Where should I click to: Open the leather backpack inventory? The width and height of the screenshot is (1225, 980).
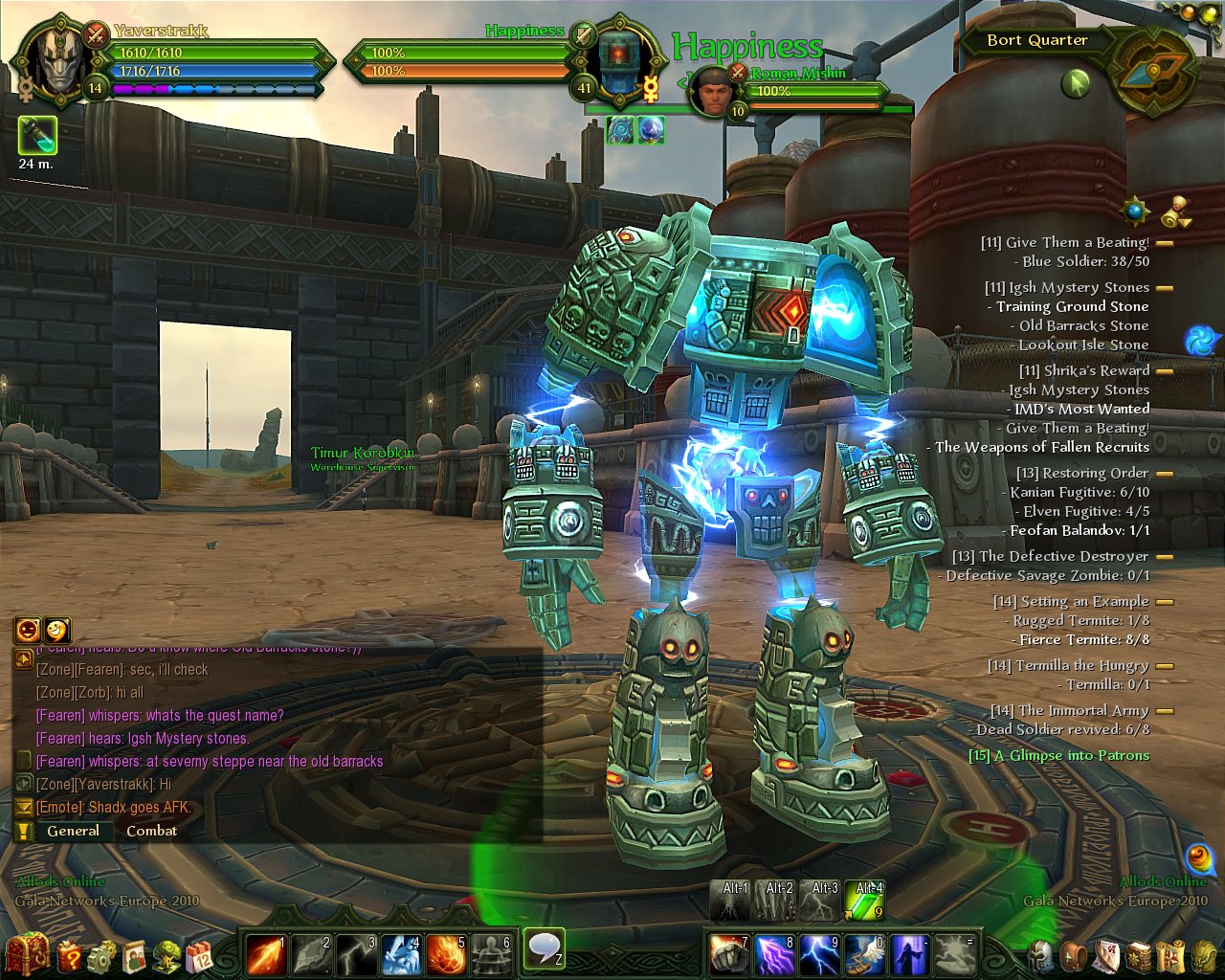1075,955
